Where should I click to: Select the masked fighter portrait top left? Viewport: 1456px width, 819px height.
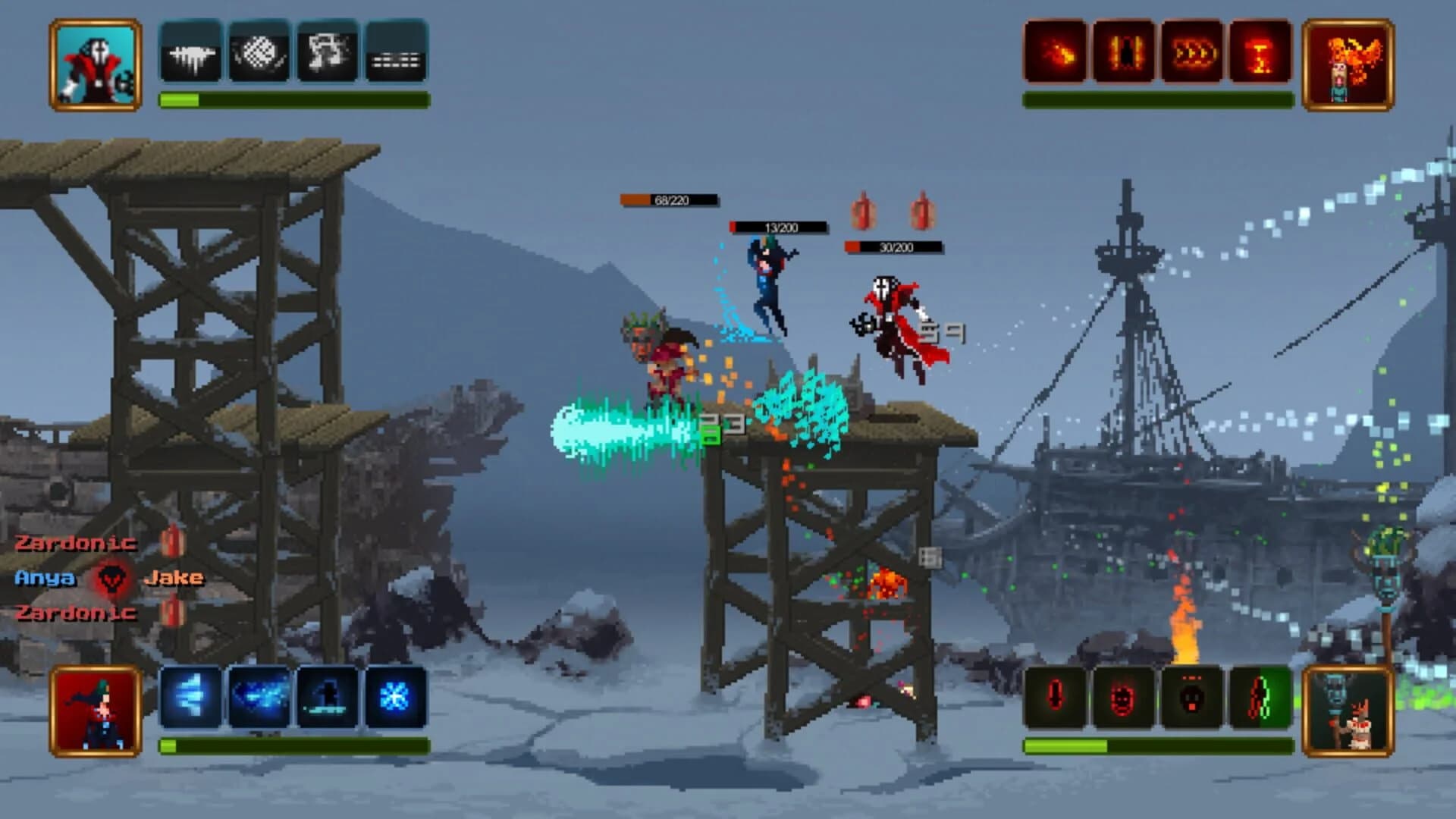[95, 64]
